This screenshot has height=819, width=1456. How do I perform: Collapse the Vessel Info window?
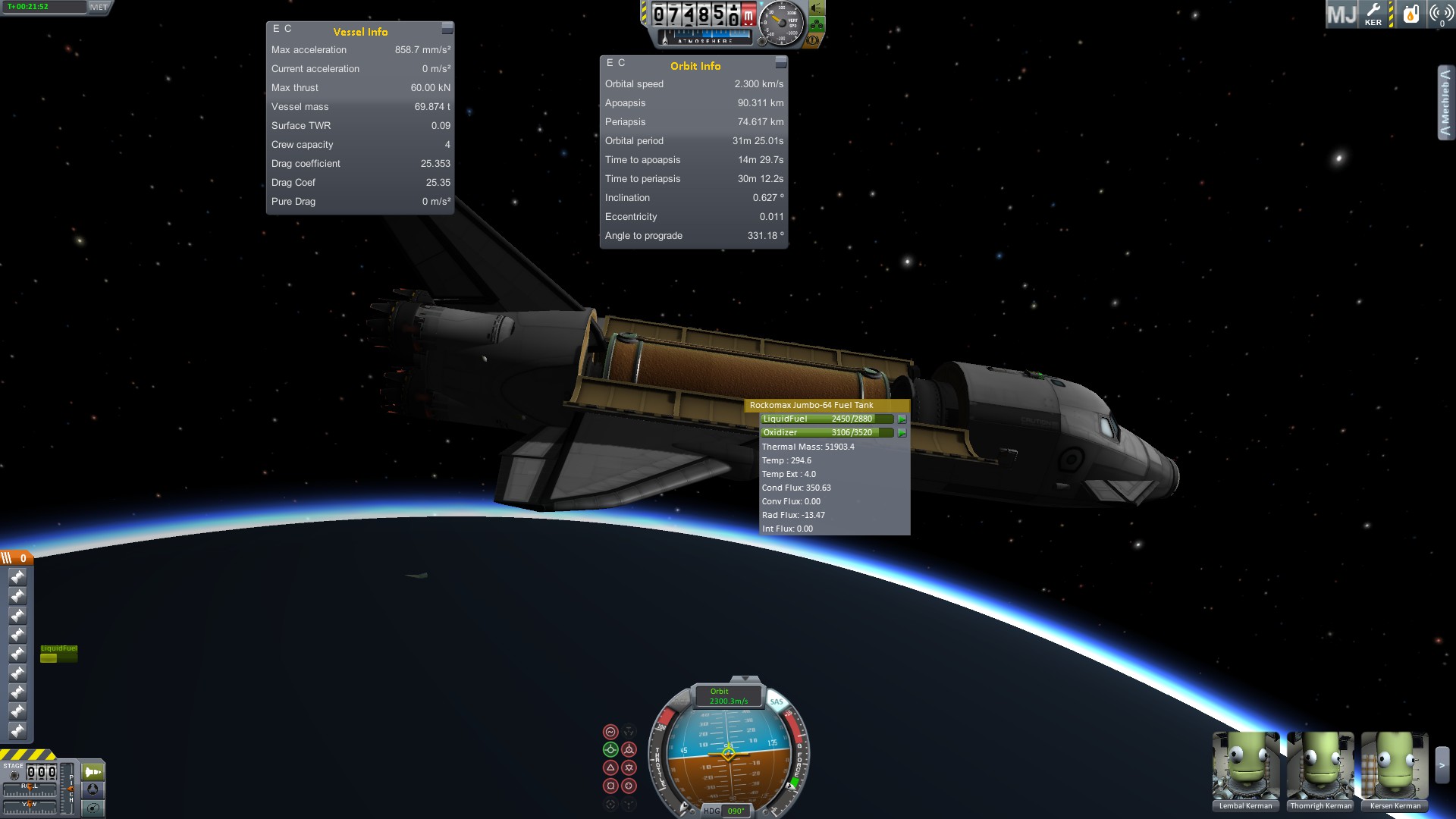pyautogui.click(x=447, y=28)
